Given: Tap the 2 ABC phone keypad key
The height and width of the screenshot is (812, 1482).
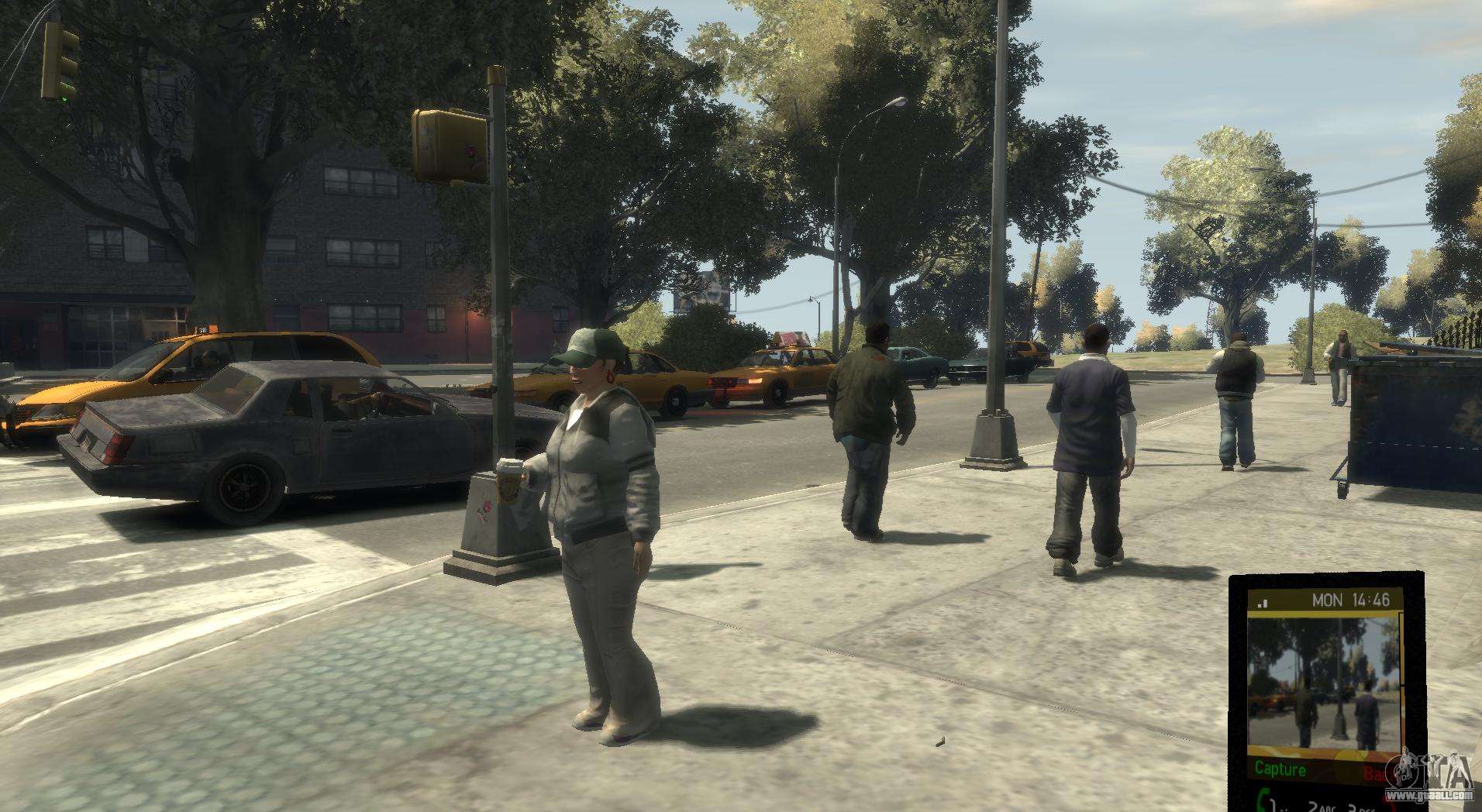Looking at the screenshot, I should [1322, 806].
